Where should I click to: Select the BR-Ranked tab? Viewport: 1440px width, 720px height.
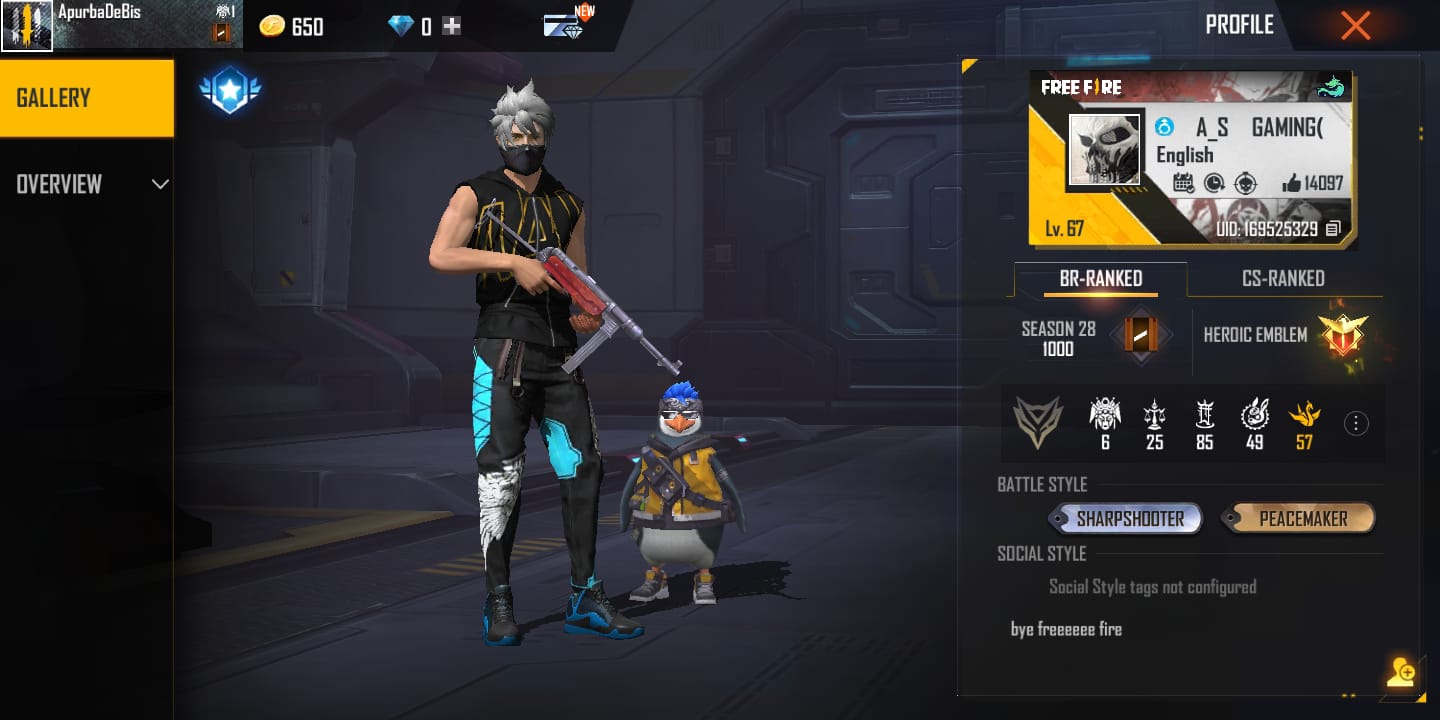click(1100, 279)
